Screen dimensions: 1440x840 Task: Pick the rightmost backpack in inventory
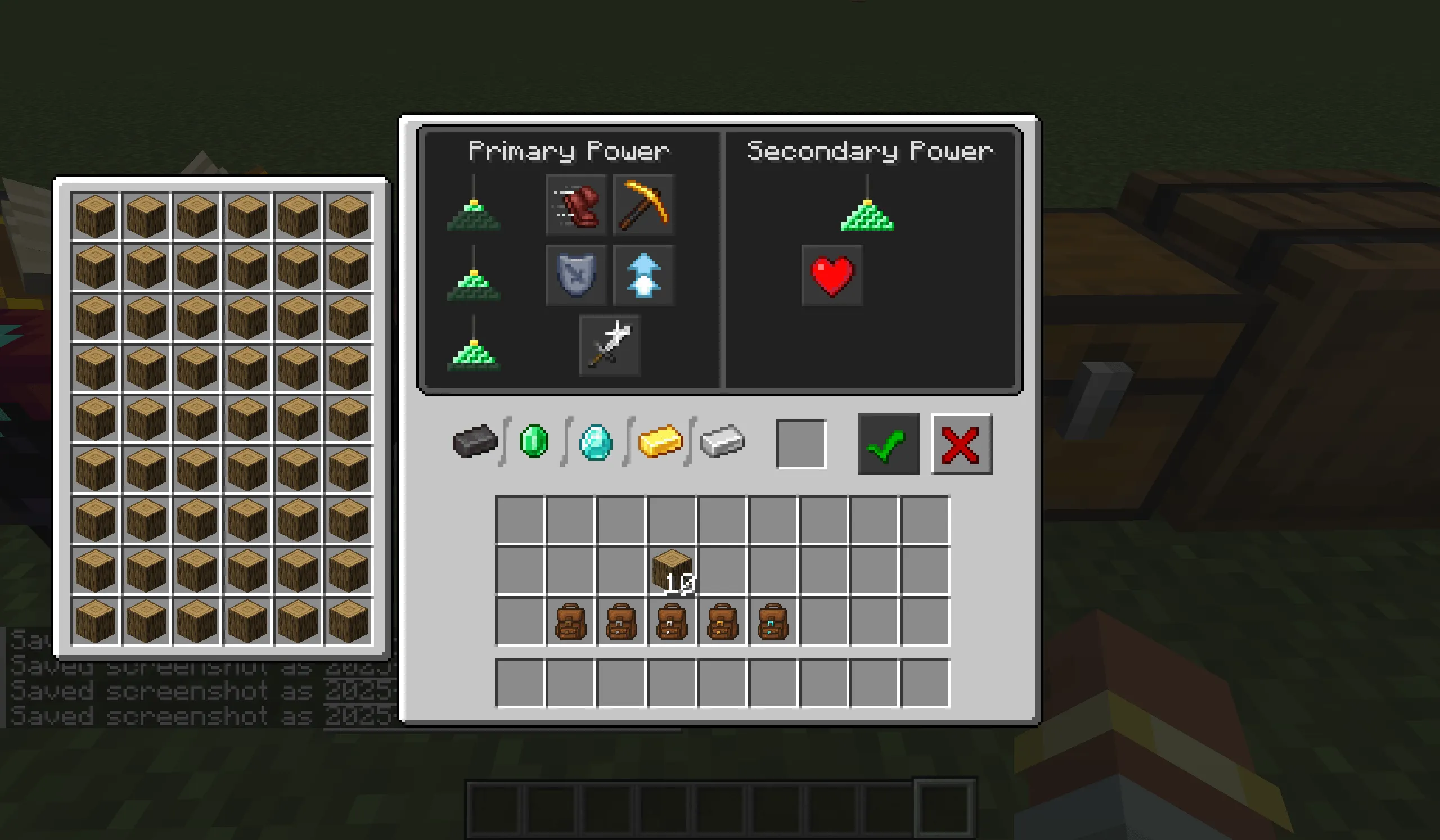[x=772, y=622]
